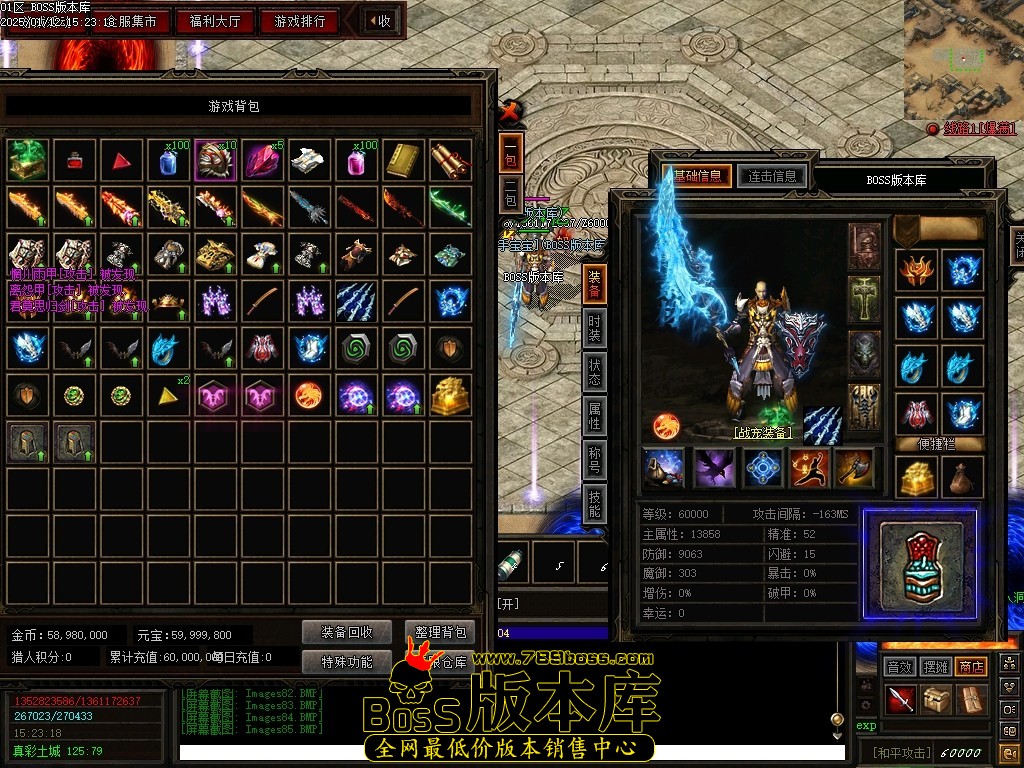Image resolution: width=1024 pixels, height=768 pixels.
Task: Switch to the 基础信息 basic info tab
Action: (702, 177)
